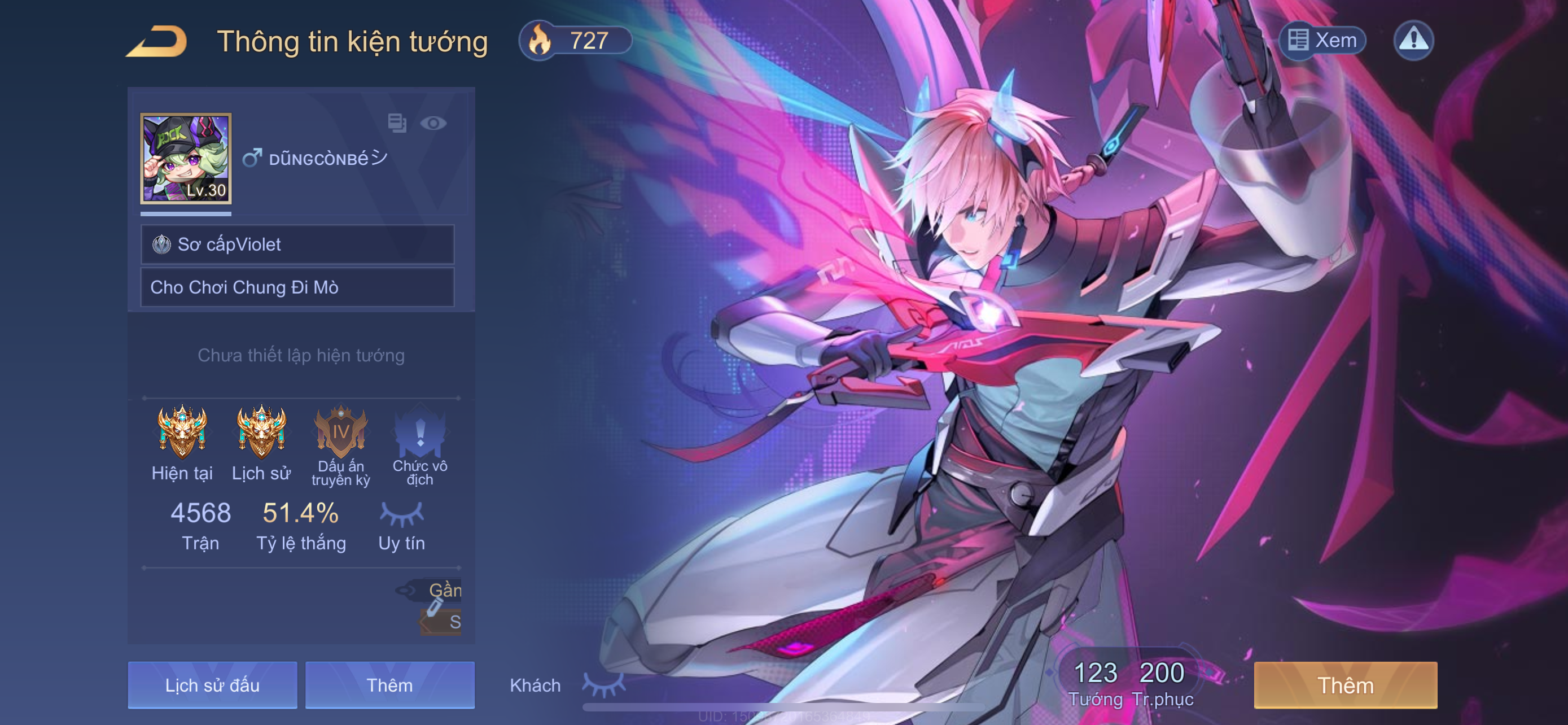Open the 727 flame popularity counter
Viewport: 1568px width, 725px height.
pyautogui.click(x=575, y=40)
